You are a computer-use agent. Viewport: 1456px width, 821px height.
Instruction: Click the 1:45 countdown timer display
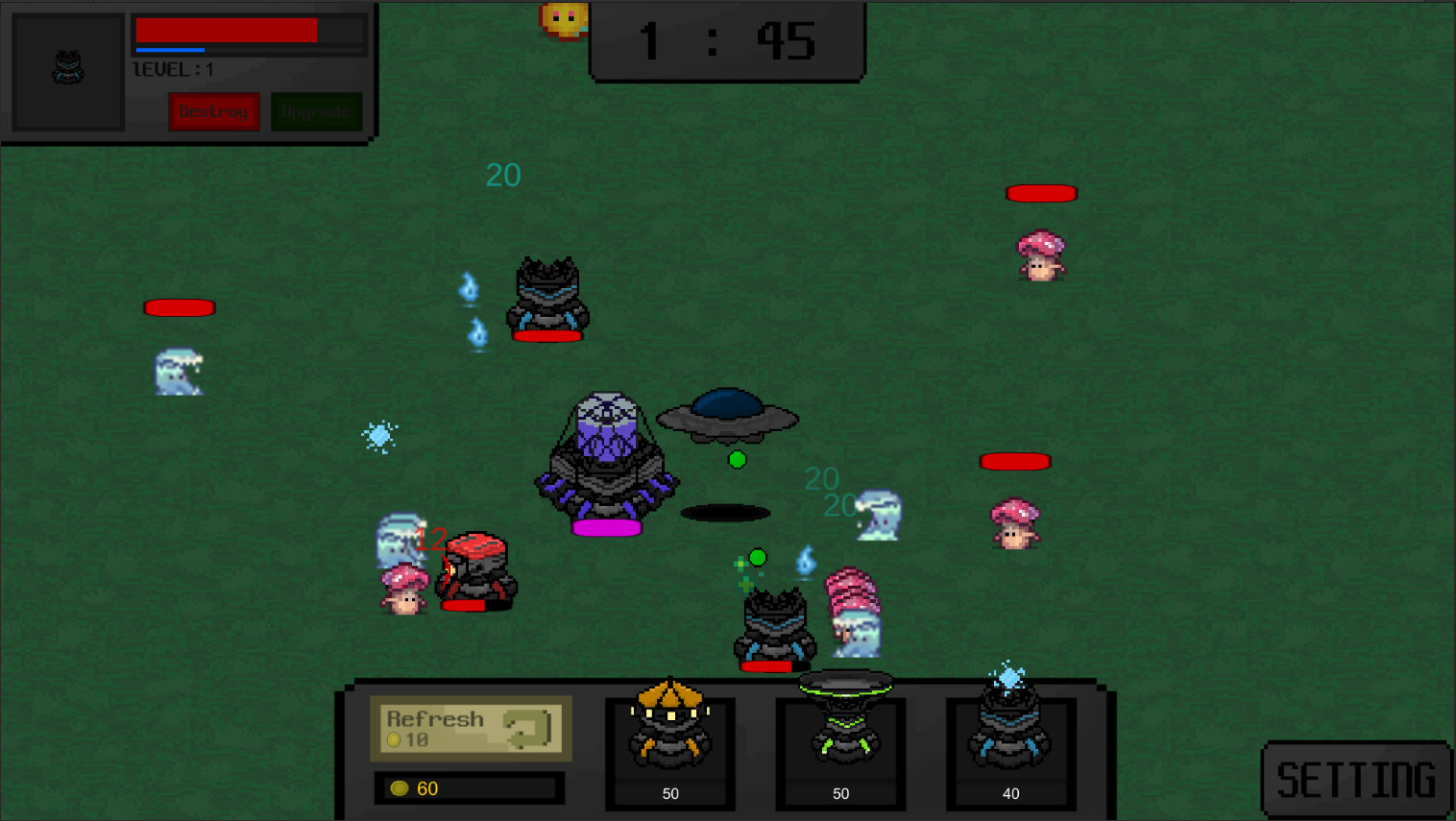tap(727, 38)
